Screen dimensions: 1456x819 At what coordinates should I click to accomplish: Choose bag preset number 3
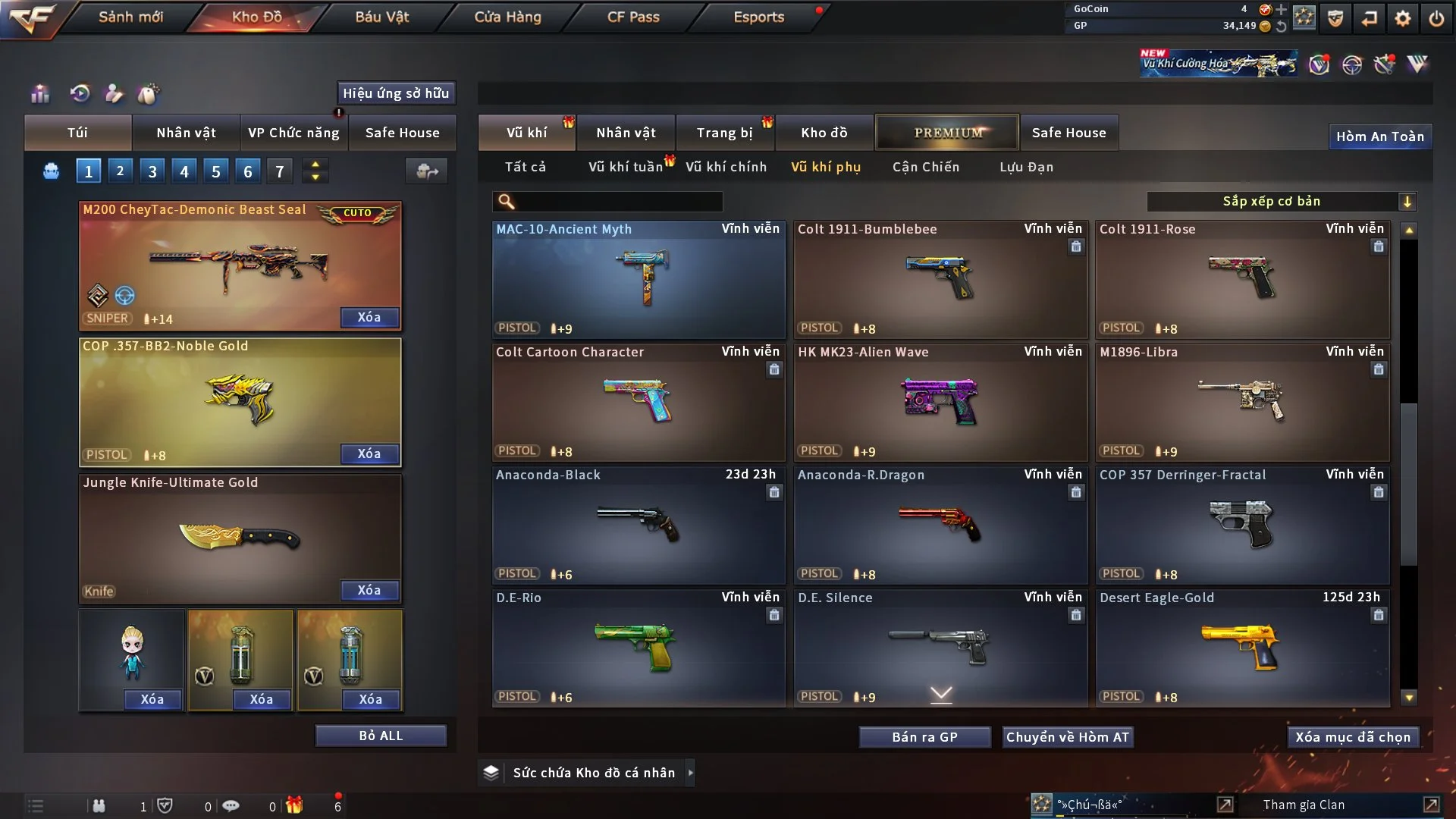pos(152,171)
